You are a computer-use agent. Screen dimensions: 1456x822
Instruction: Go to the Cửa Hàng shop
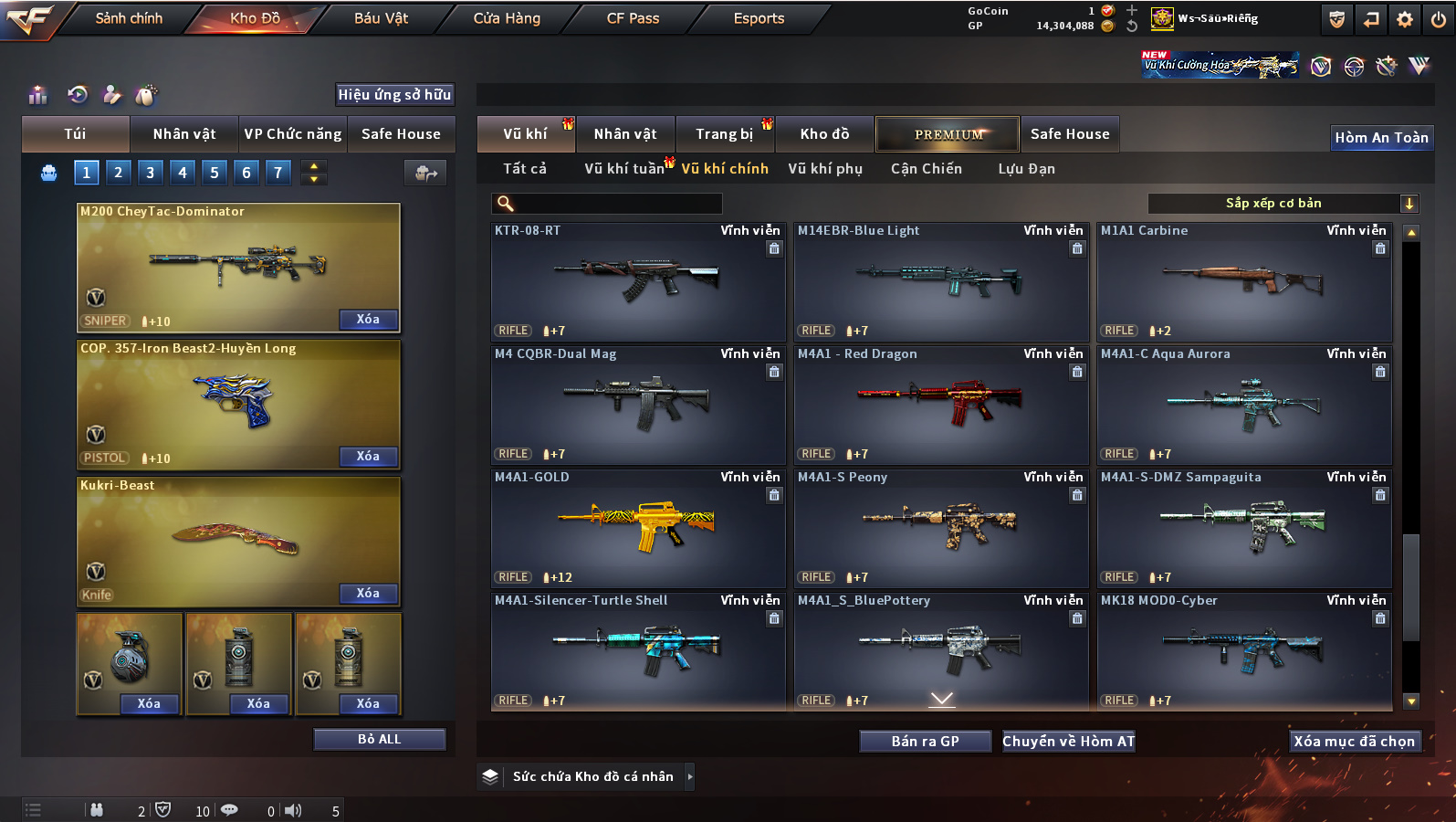(507, 18)
